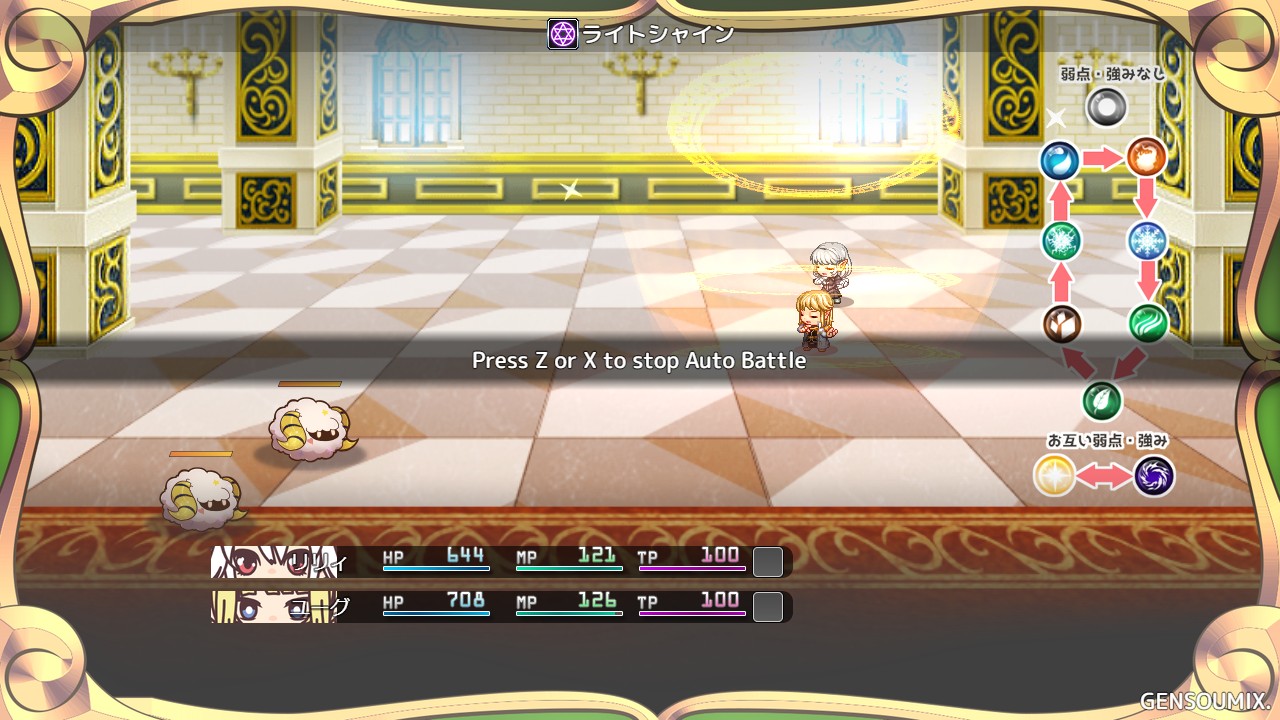This screenshot has height=720, width=1280.
Task: Select the purple dark vortex element icon
Action: pos(1154,476)
